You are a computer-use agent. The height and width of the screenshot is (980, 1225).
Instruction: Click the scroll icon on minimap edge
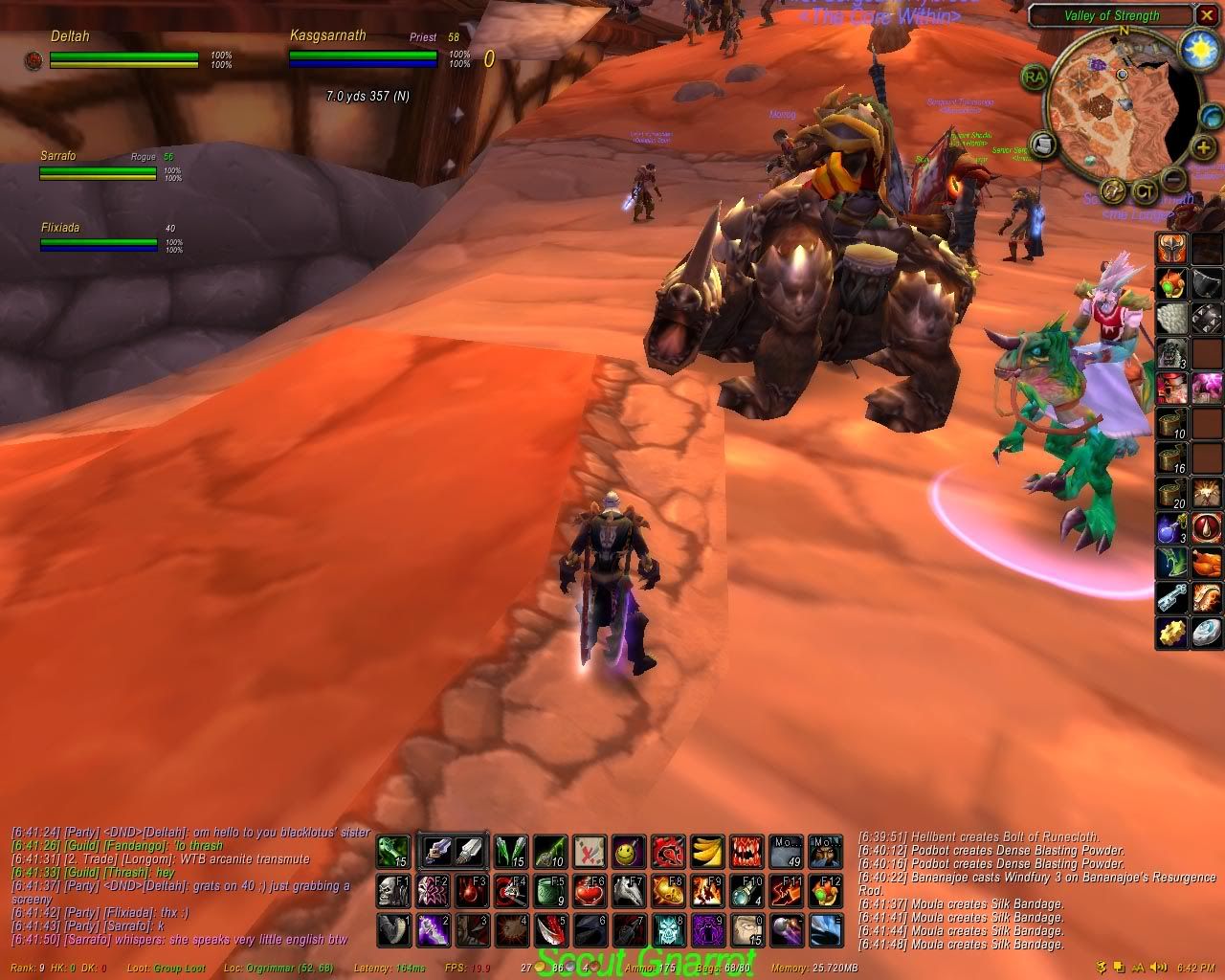click(1043, 145)
